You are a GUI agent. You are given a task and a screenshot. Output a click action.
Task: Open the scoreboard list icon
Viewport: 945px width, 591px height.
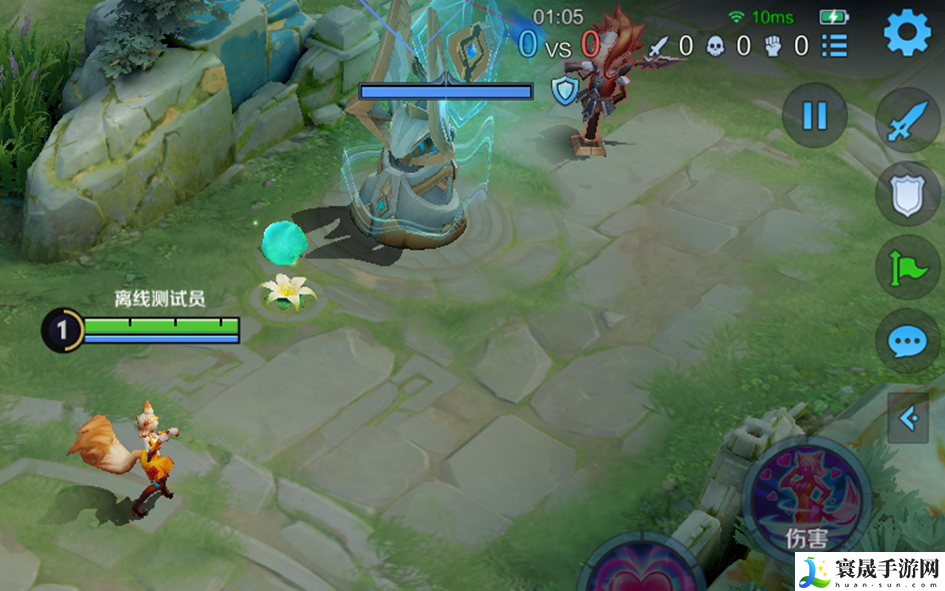(x=834, y=45)
